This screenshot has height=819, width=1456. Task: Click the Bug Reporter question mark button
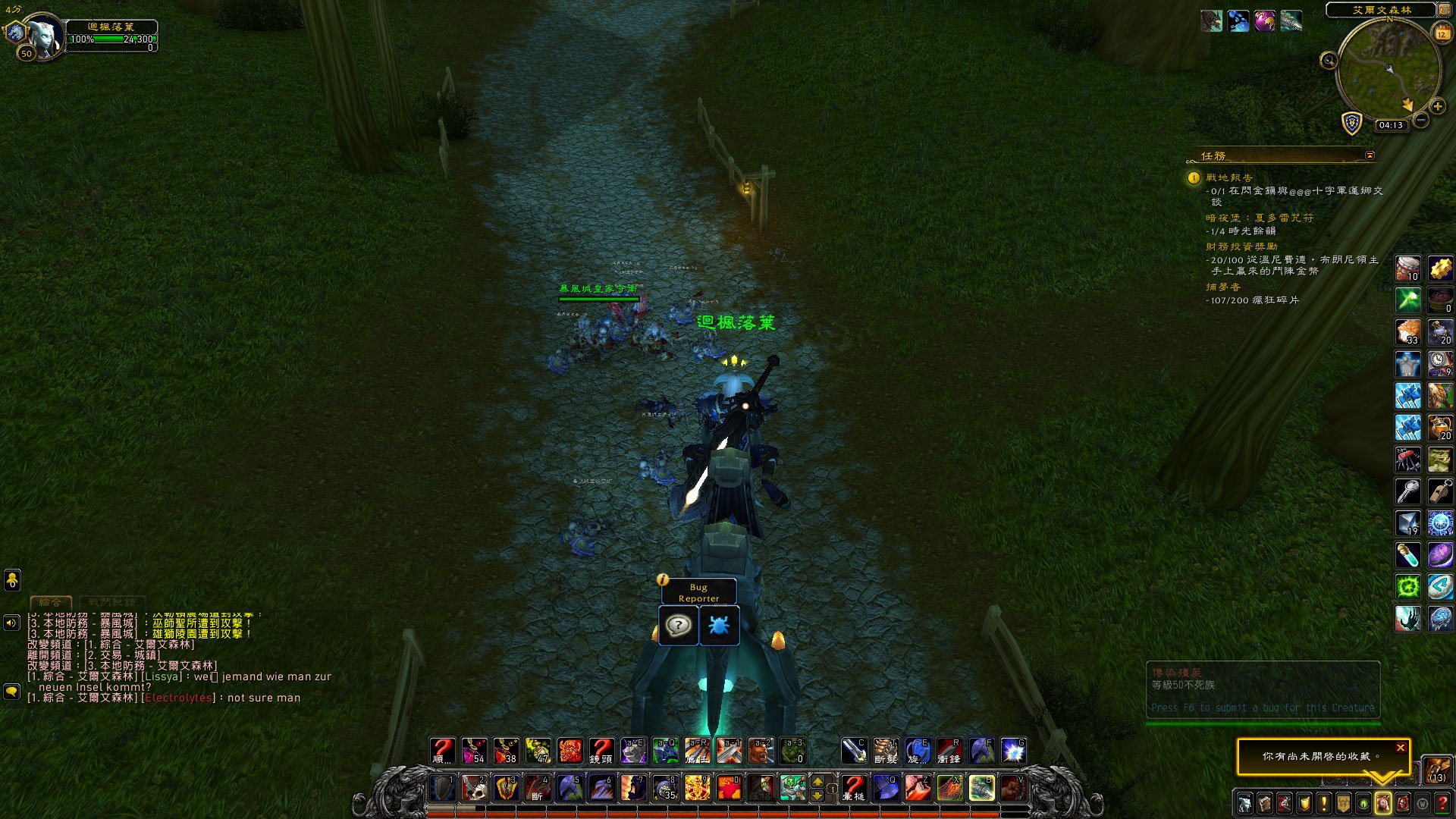click(x=678, y=626)
